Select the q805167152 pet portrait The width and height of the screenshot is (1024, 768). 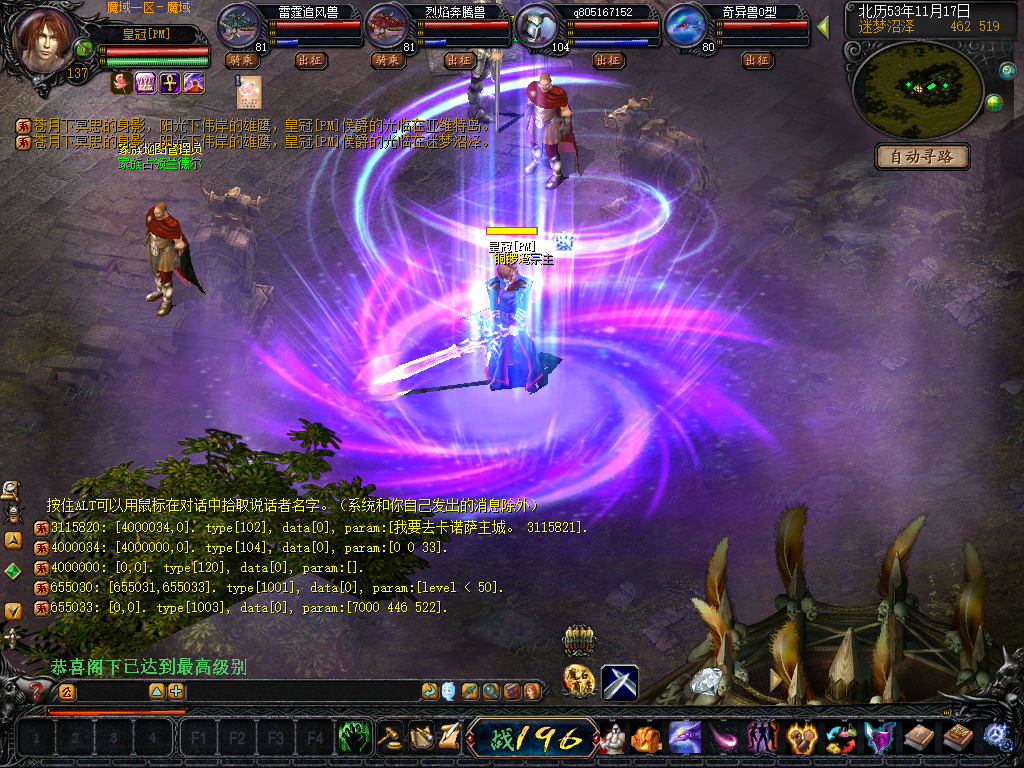pos(538,25)
